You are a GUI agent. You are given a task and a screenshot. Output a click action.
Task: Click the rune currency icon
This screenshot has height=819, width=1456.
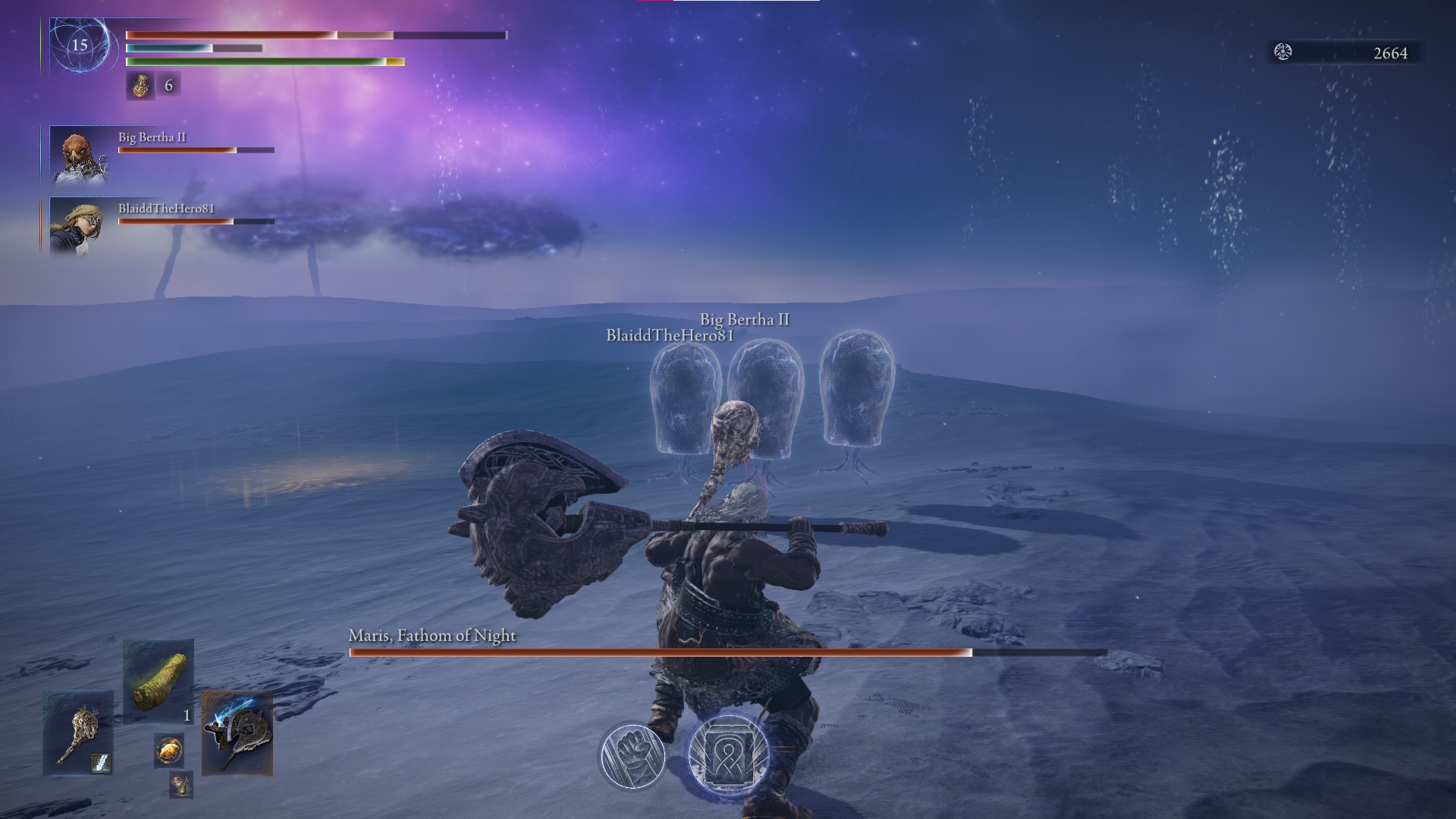[x=1283, y=52]
